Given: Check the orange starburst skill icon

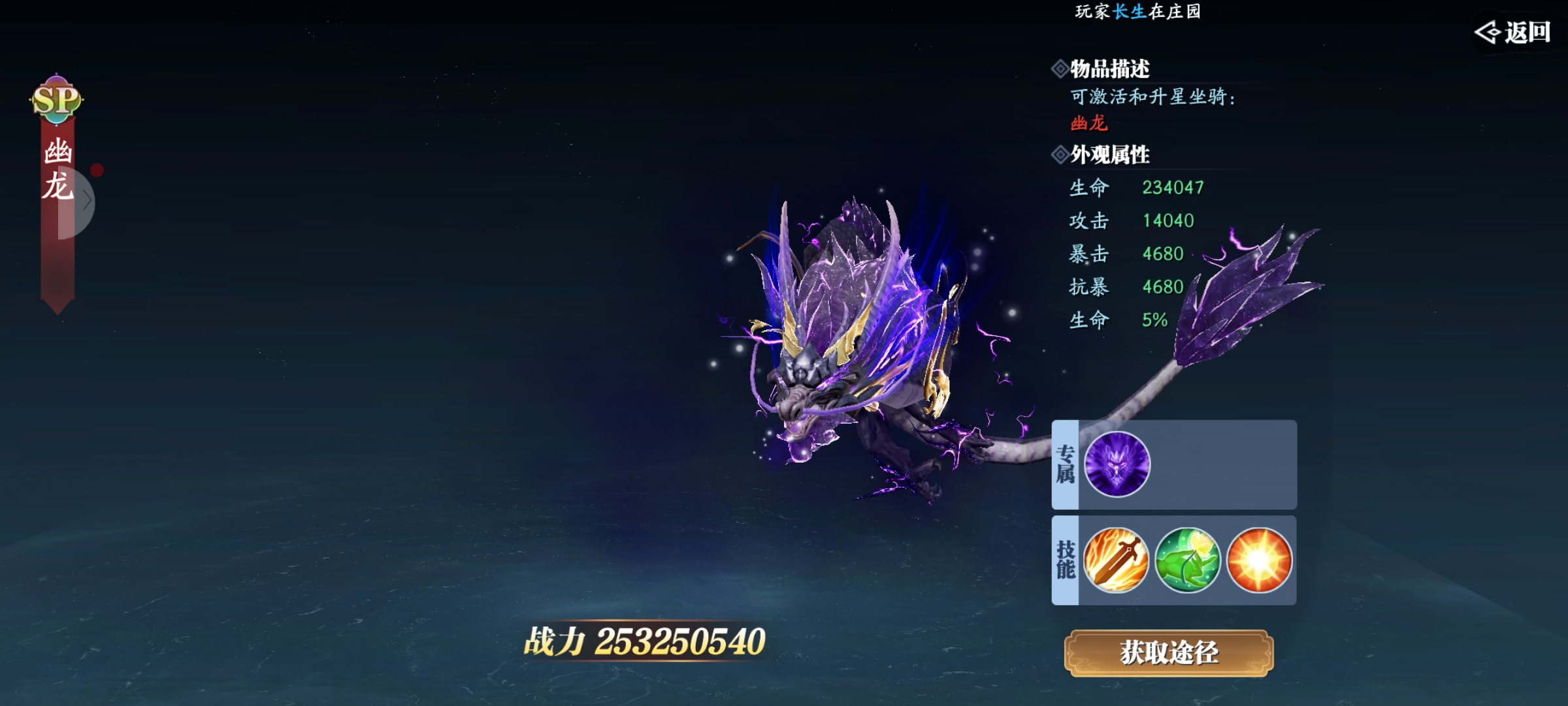Looking at the screenshot, I should (1259, 560).
